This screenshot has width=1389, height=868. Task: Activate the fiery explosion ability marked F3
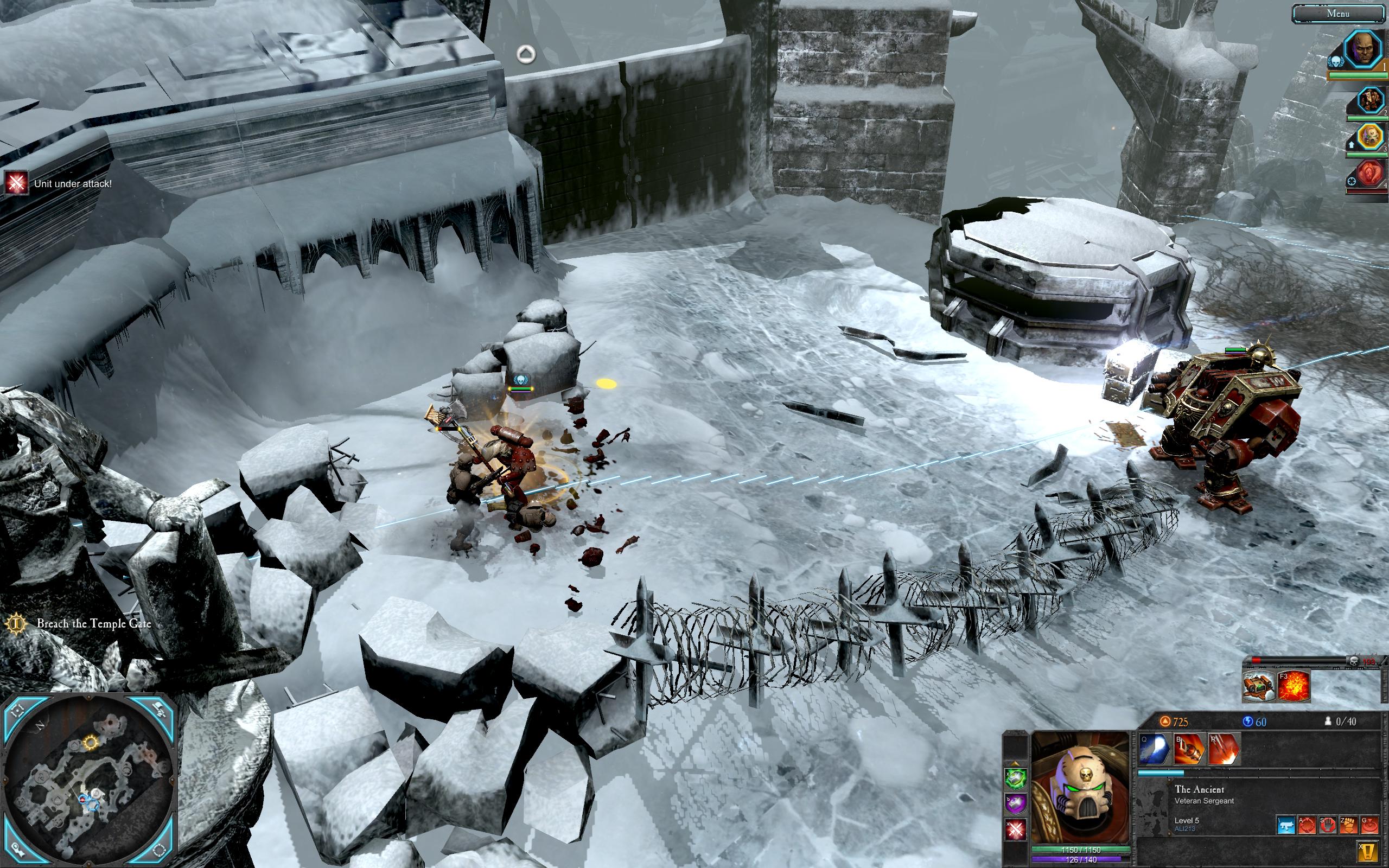[x=1292, y=686]
